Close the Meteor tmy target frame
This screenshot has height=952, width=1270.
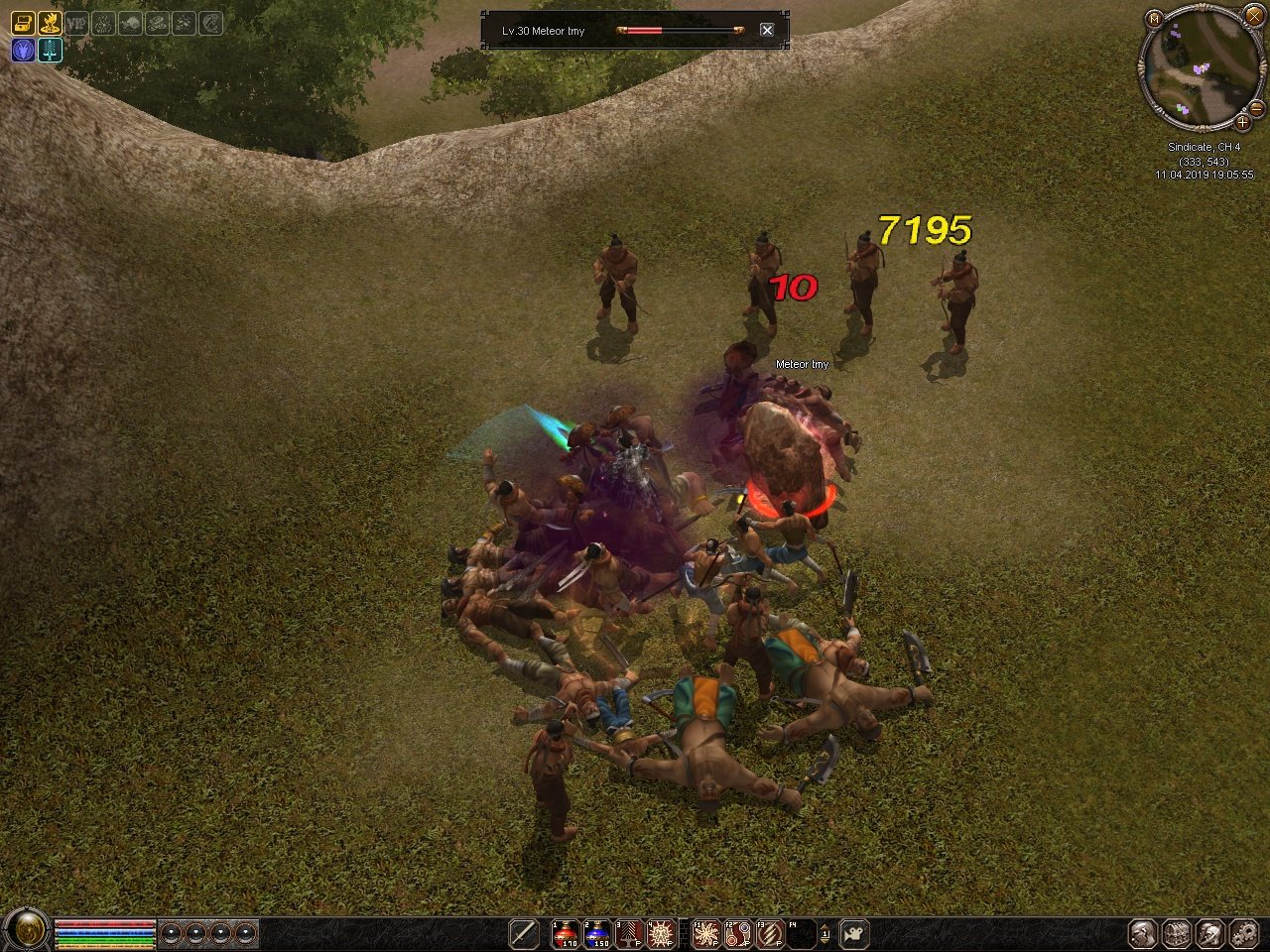click(767, 30)
